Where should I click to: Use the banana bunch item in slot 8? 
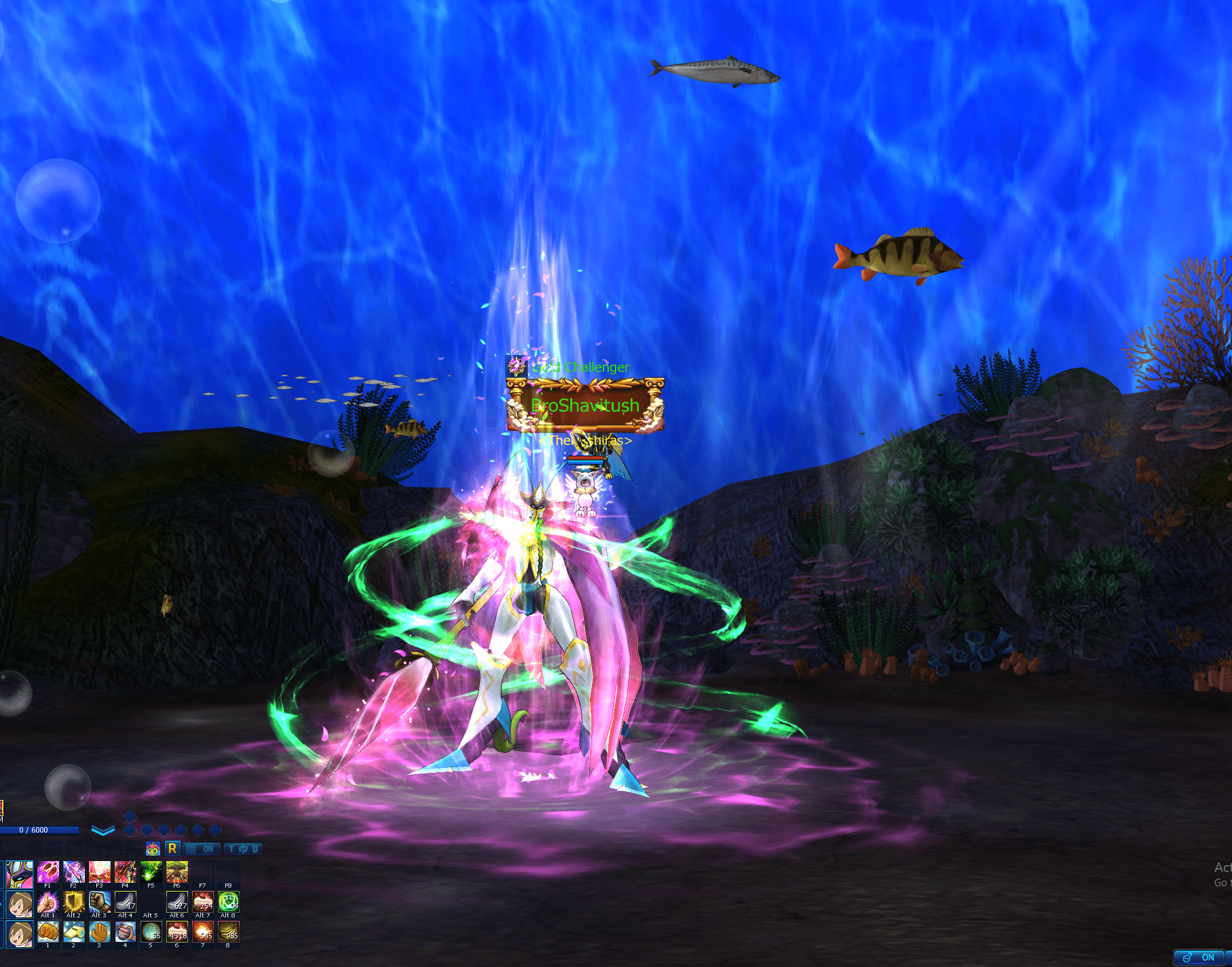coord(228,932)
